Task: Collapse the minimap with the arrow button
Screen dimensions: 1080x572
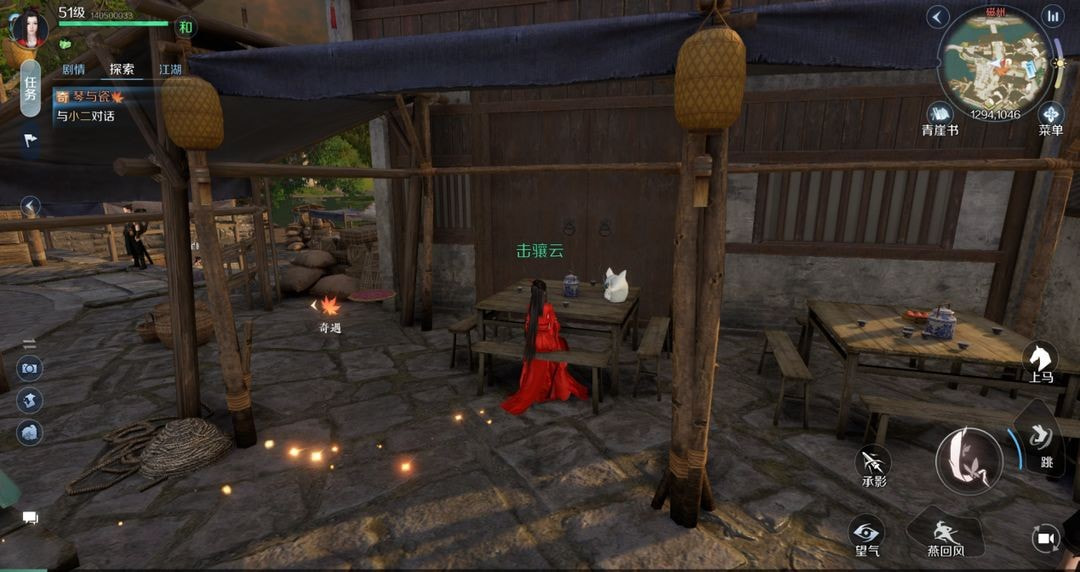Action: 937,17
